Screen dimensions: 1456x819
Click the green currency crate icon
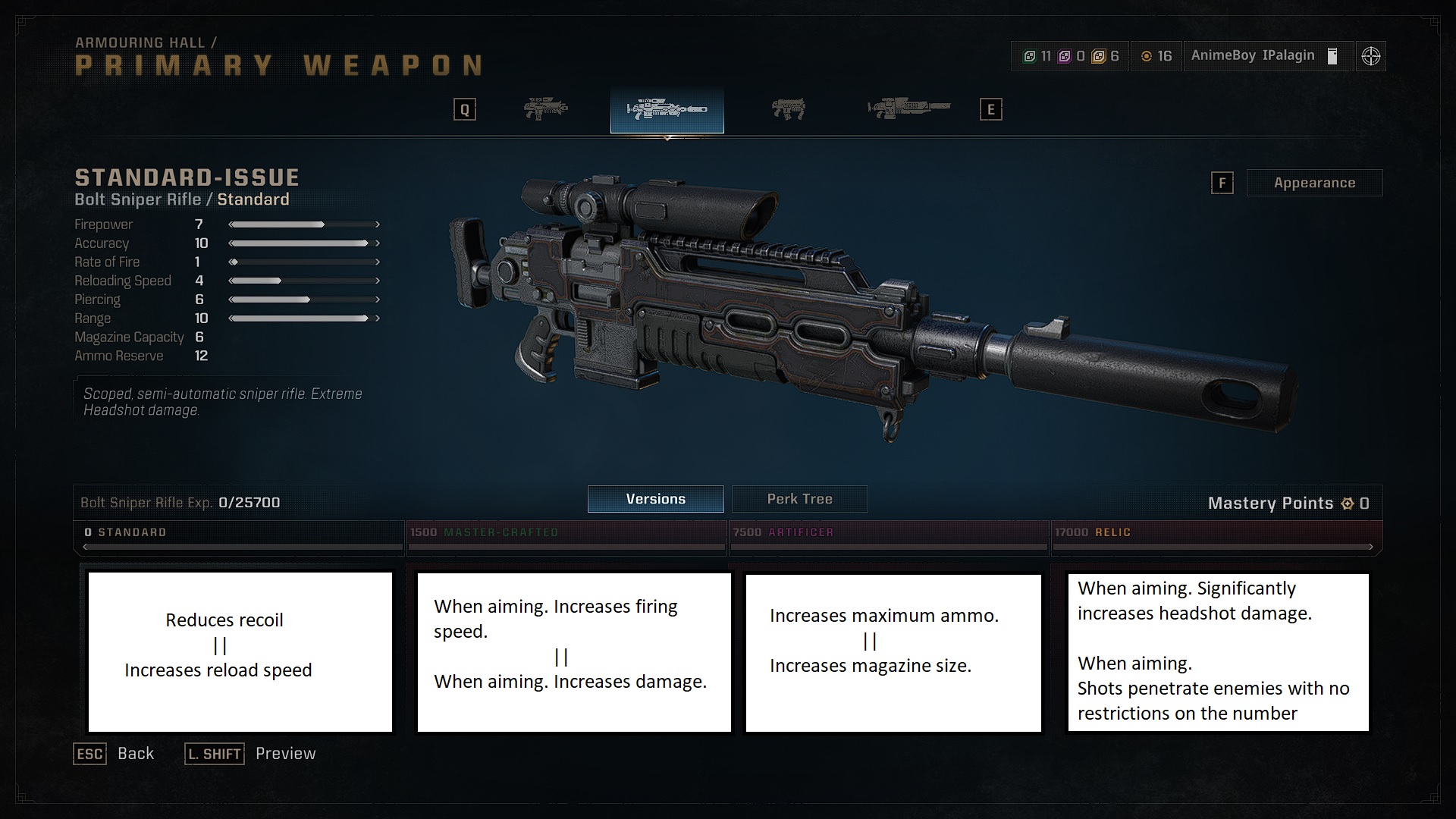click(x=1029, y=55)
